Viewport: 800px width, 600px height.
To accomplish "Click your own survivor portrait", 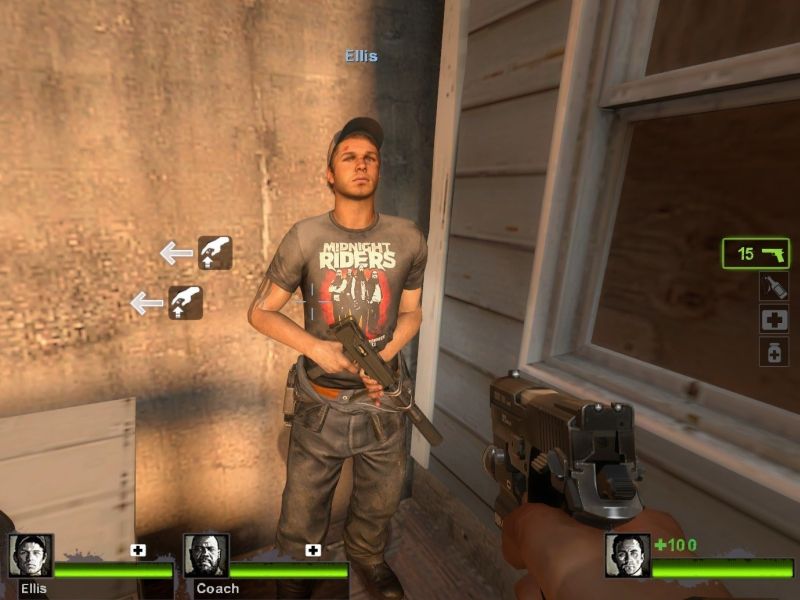I will pos(627,556).
